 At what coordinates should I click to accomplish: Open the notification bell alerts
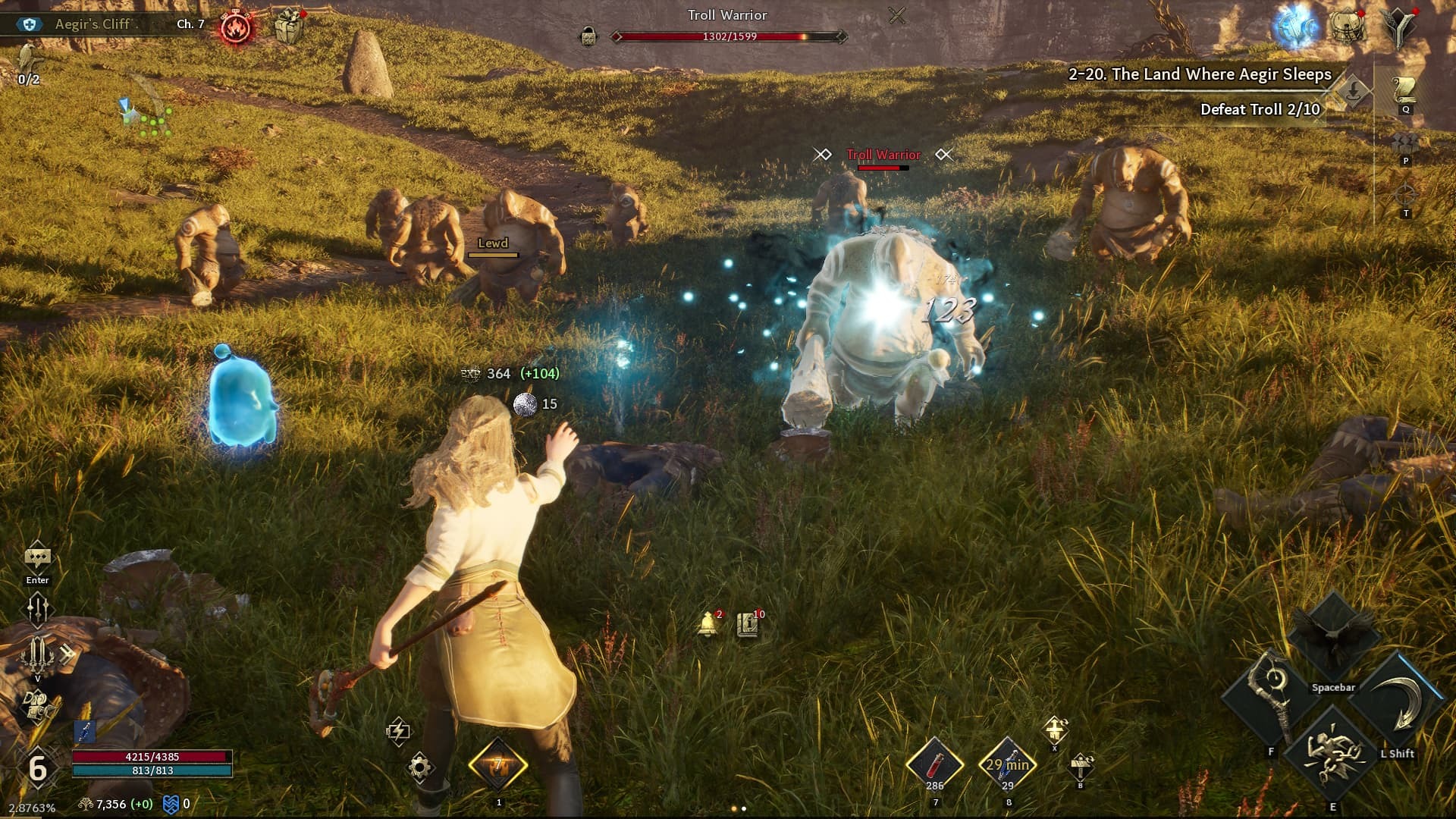tap(709, 624)
